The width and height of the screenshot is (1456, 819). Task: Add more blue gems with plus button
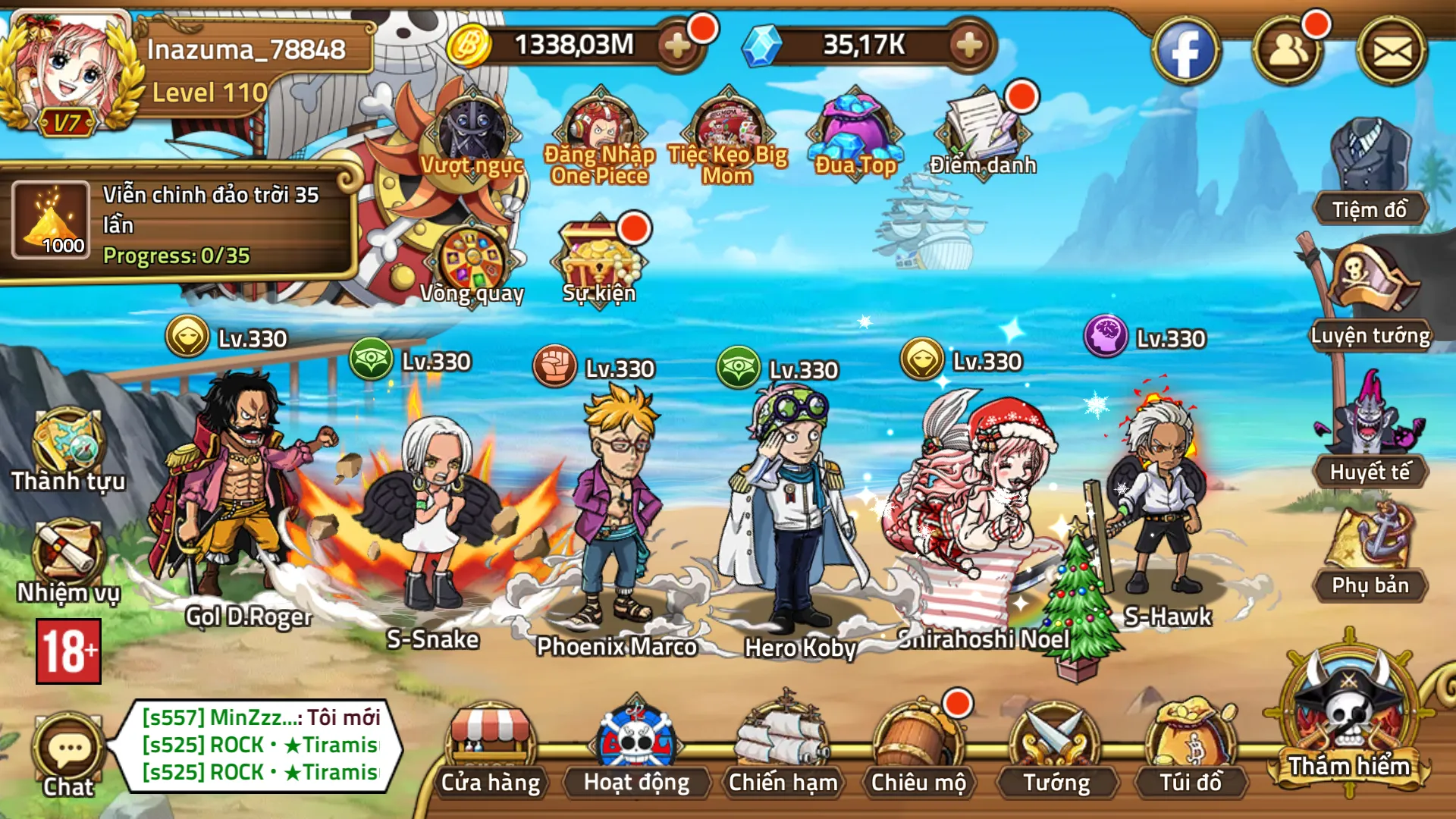pyautogui.click(x=968, y=45)
